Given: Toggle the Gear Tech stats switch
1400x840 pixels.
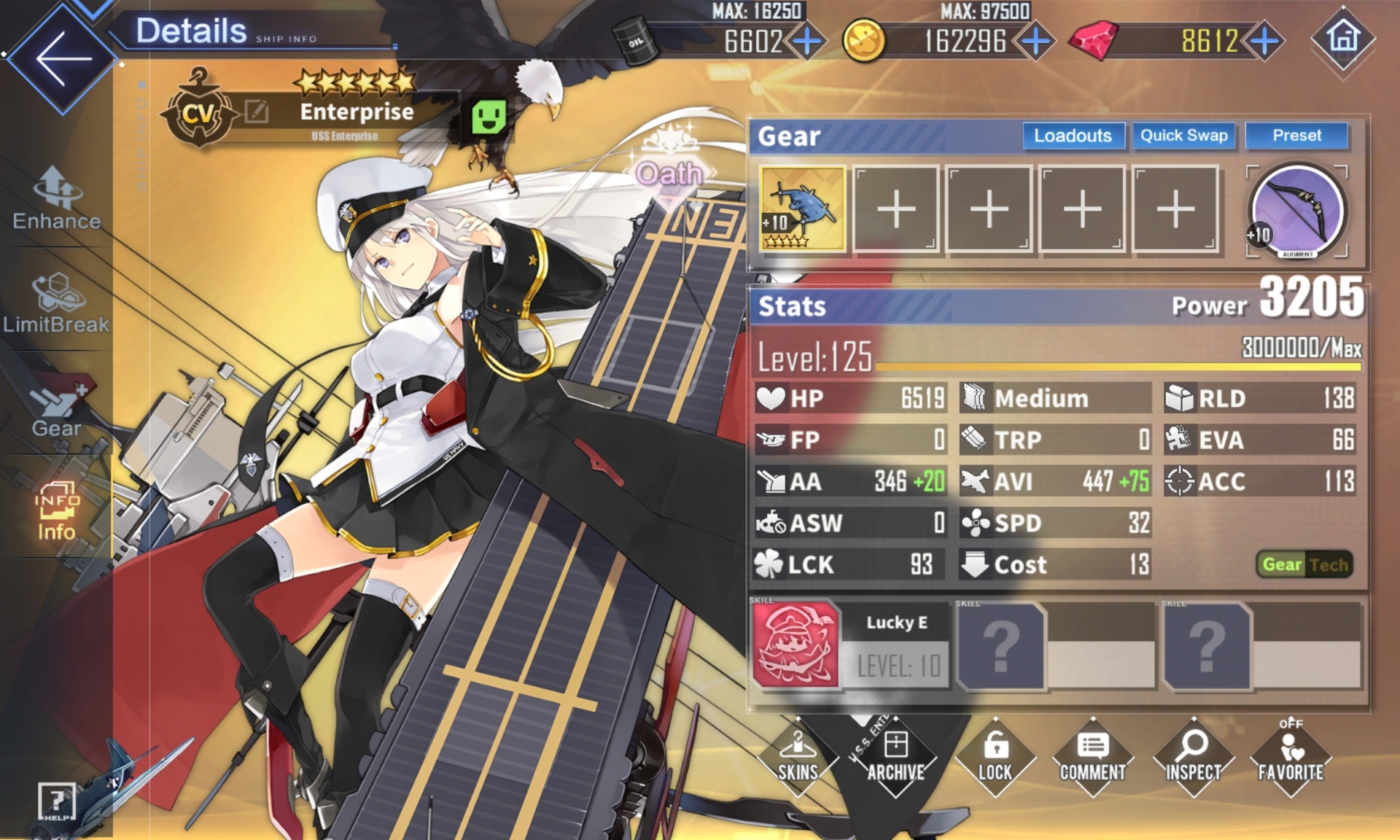Looking at the screenshot, I should 1304,564.
